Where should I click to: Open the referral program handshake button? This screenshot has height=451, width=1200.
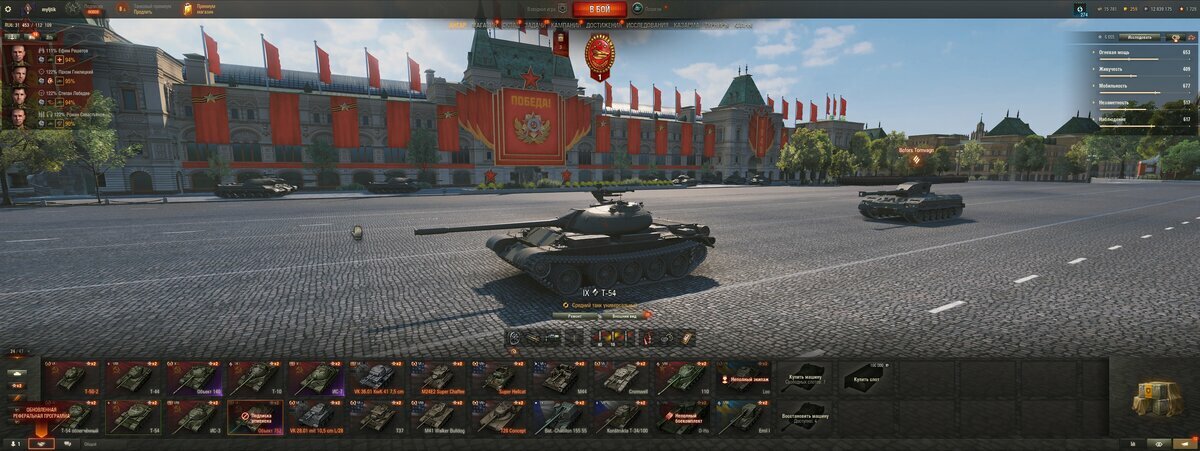click(x=41, y=443)
